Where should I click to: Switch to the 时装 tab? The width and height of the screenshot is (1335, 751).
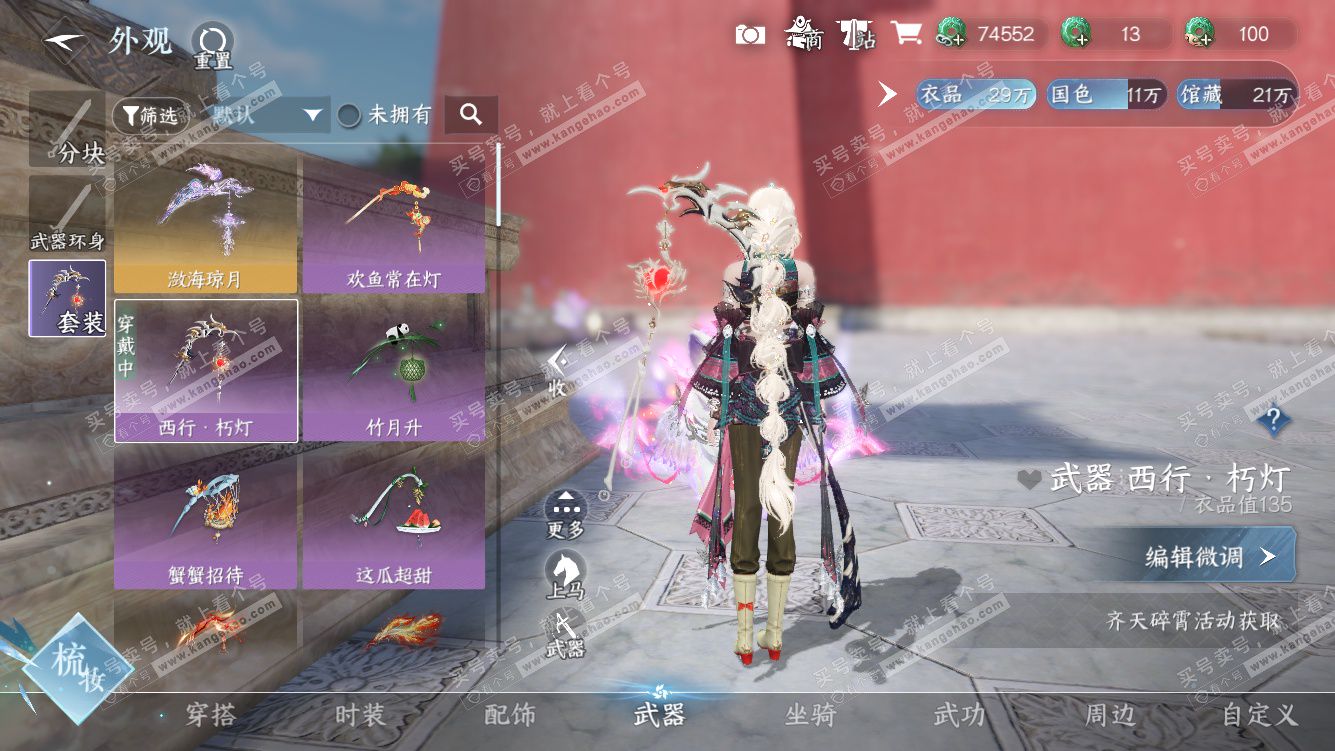(x=360, y=714)
